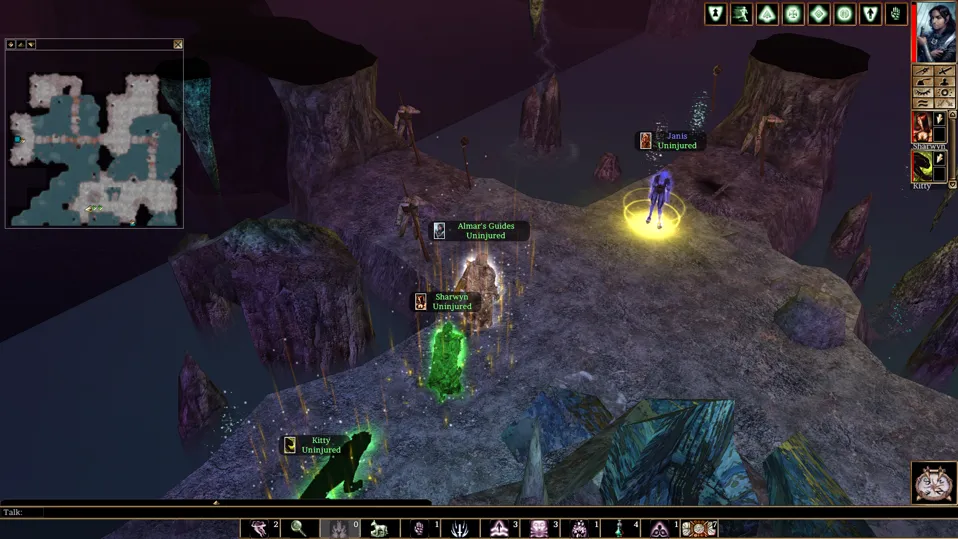Open the owl-face icon in the corner
The image size is (958, 539).
tap(934, 482)
